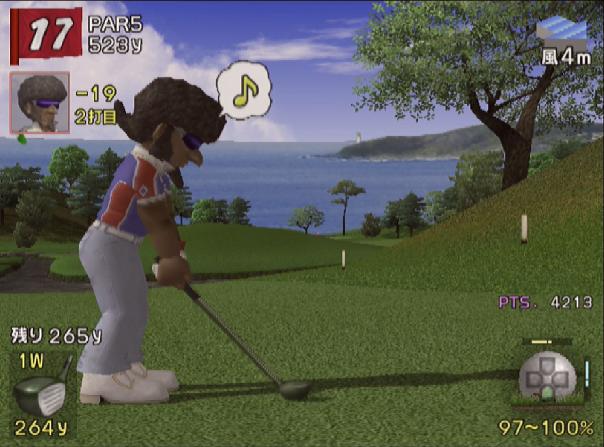Click the golf ball impact point indicator
The height and width of the screenshot is (447, 604).
point(546,380)
